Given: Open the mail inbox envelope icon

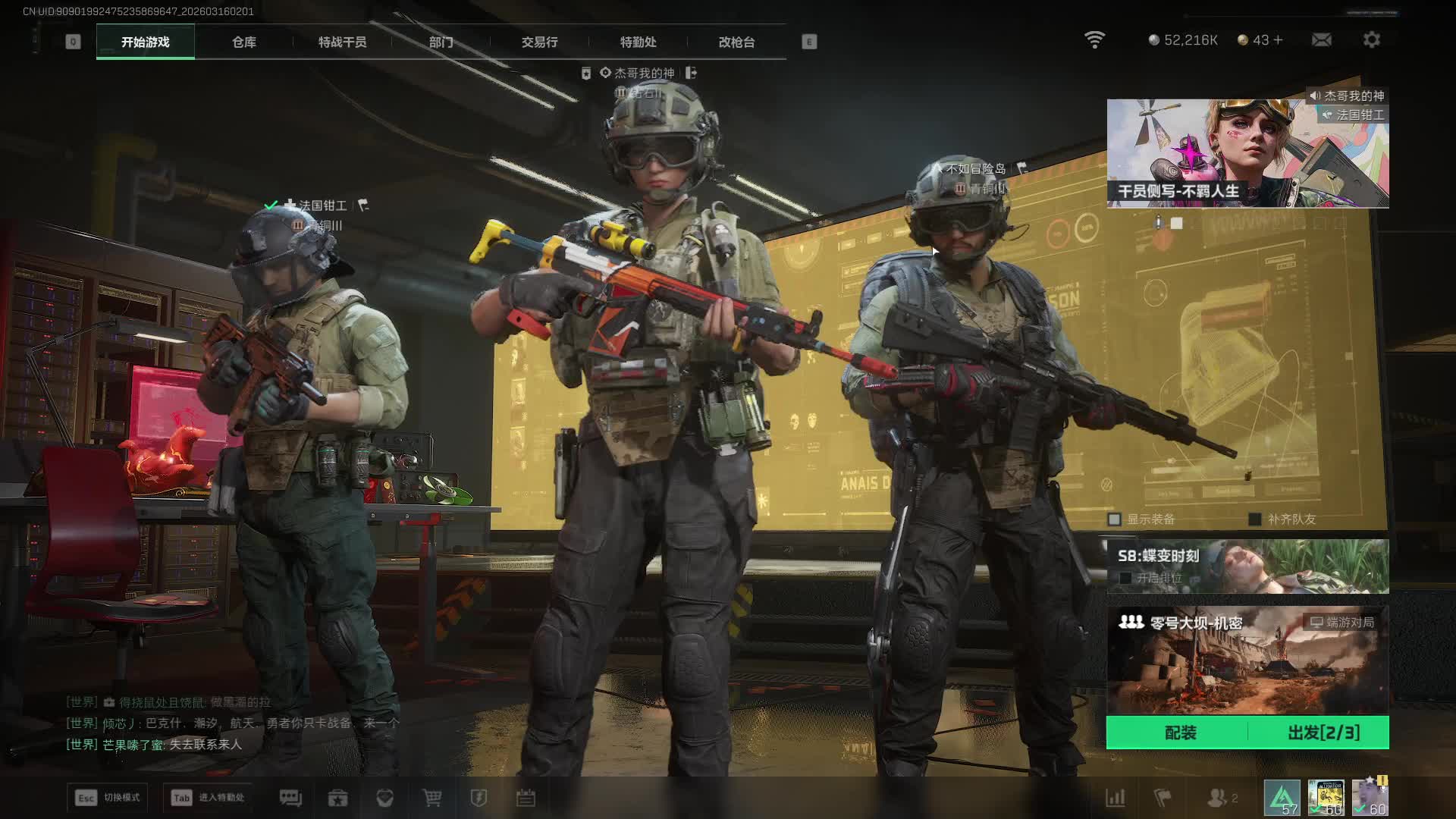Looking at the screenshot, I should [1321, 39].
